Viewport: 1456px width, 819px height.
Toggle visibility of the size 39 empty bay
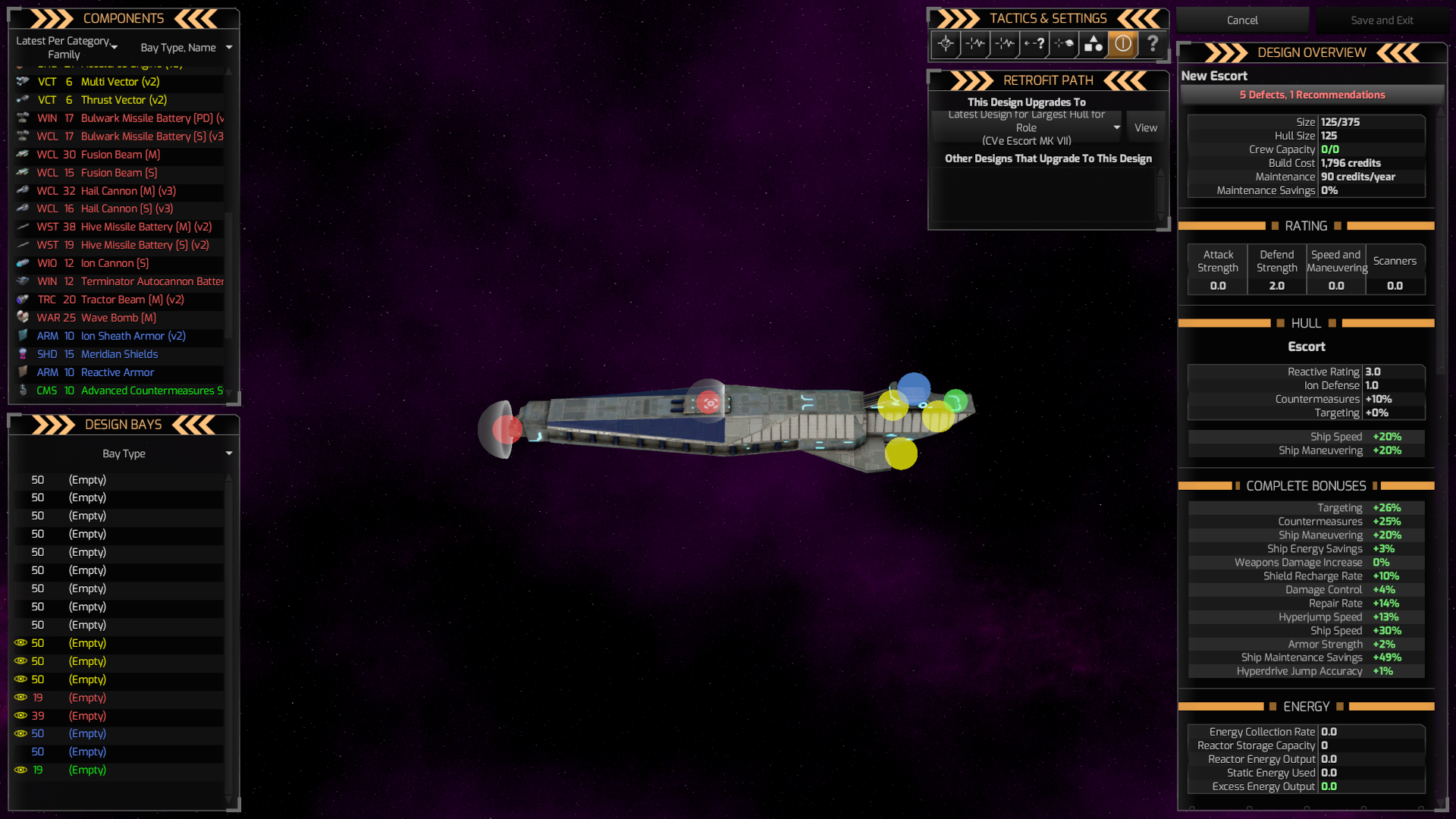click(20, 716)
